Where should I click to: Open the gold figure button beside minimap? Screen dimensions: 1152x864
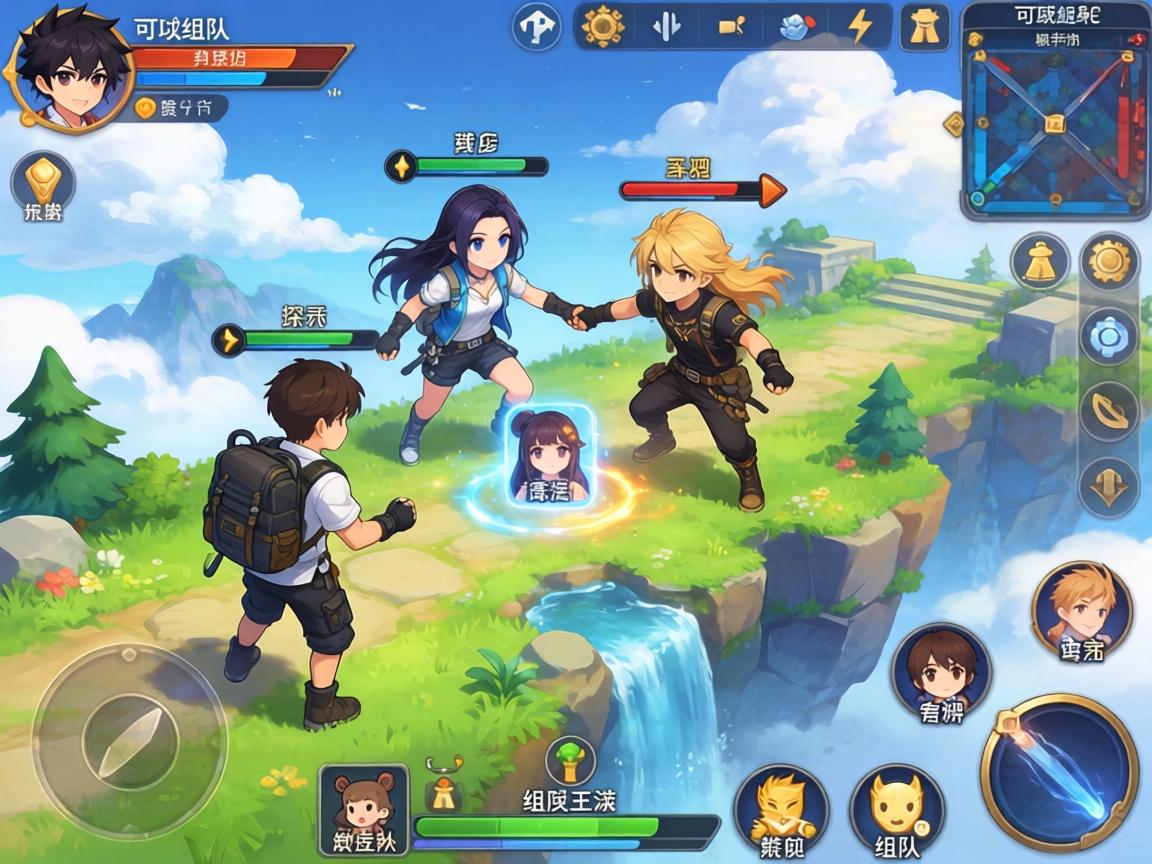[x=925, y=27]
